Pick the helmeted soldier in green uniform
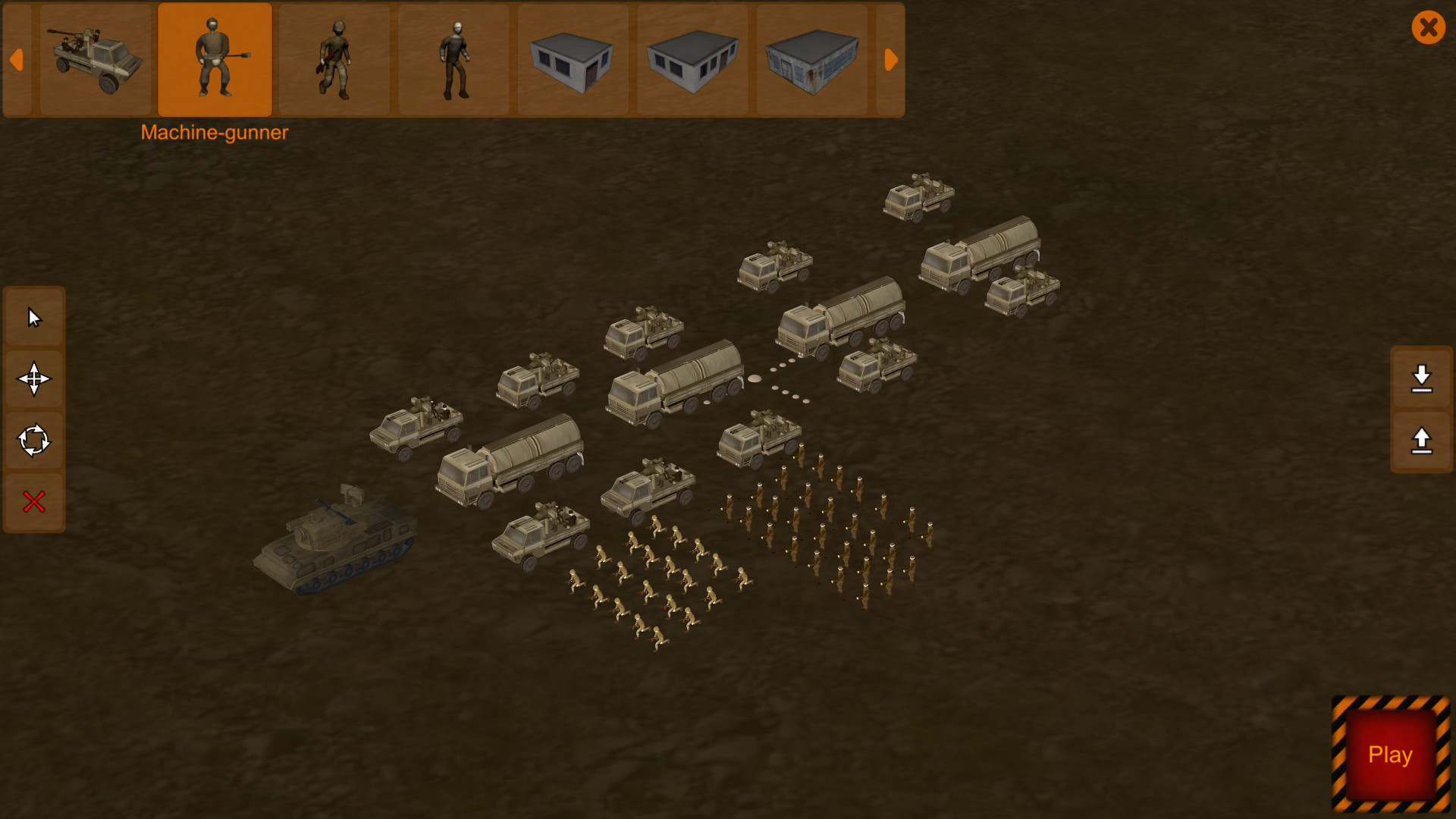The image size is (1456, 819). (334, 60)
